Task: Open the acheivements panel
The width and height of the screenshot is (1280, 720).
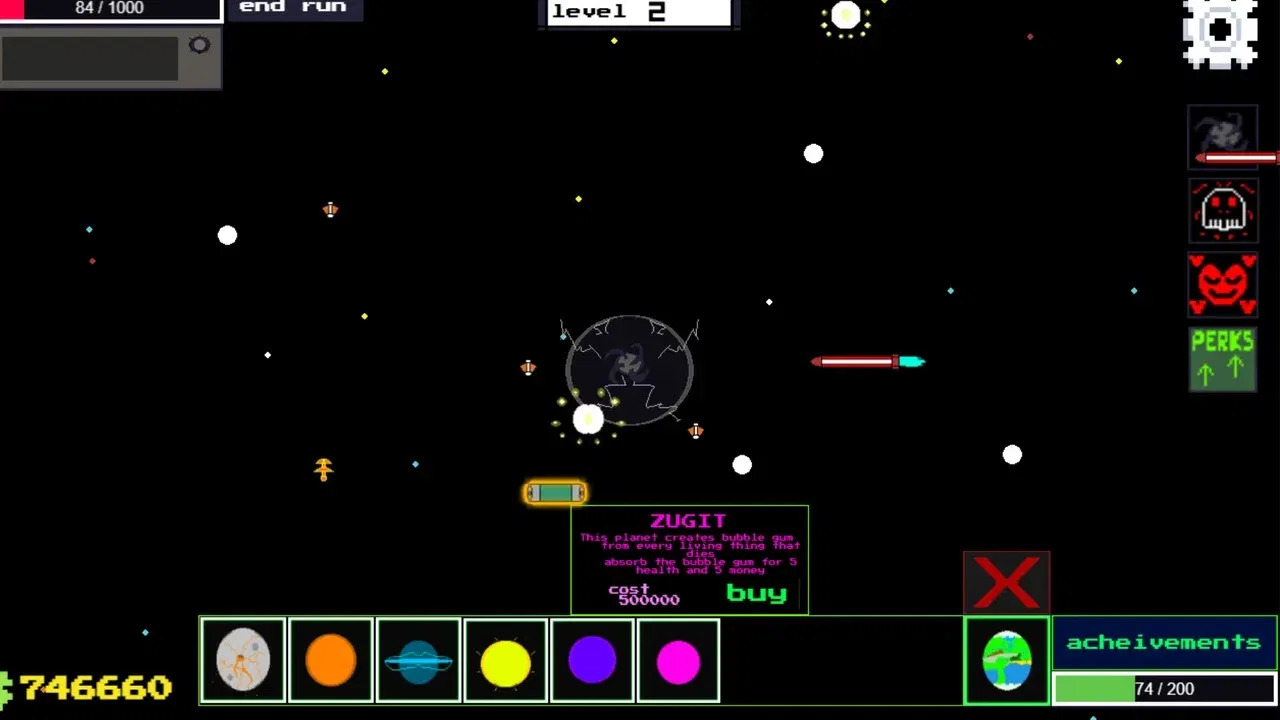Action: (1163, 642)
